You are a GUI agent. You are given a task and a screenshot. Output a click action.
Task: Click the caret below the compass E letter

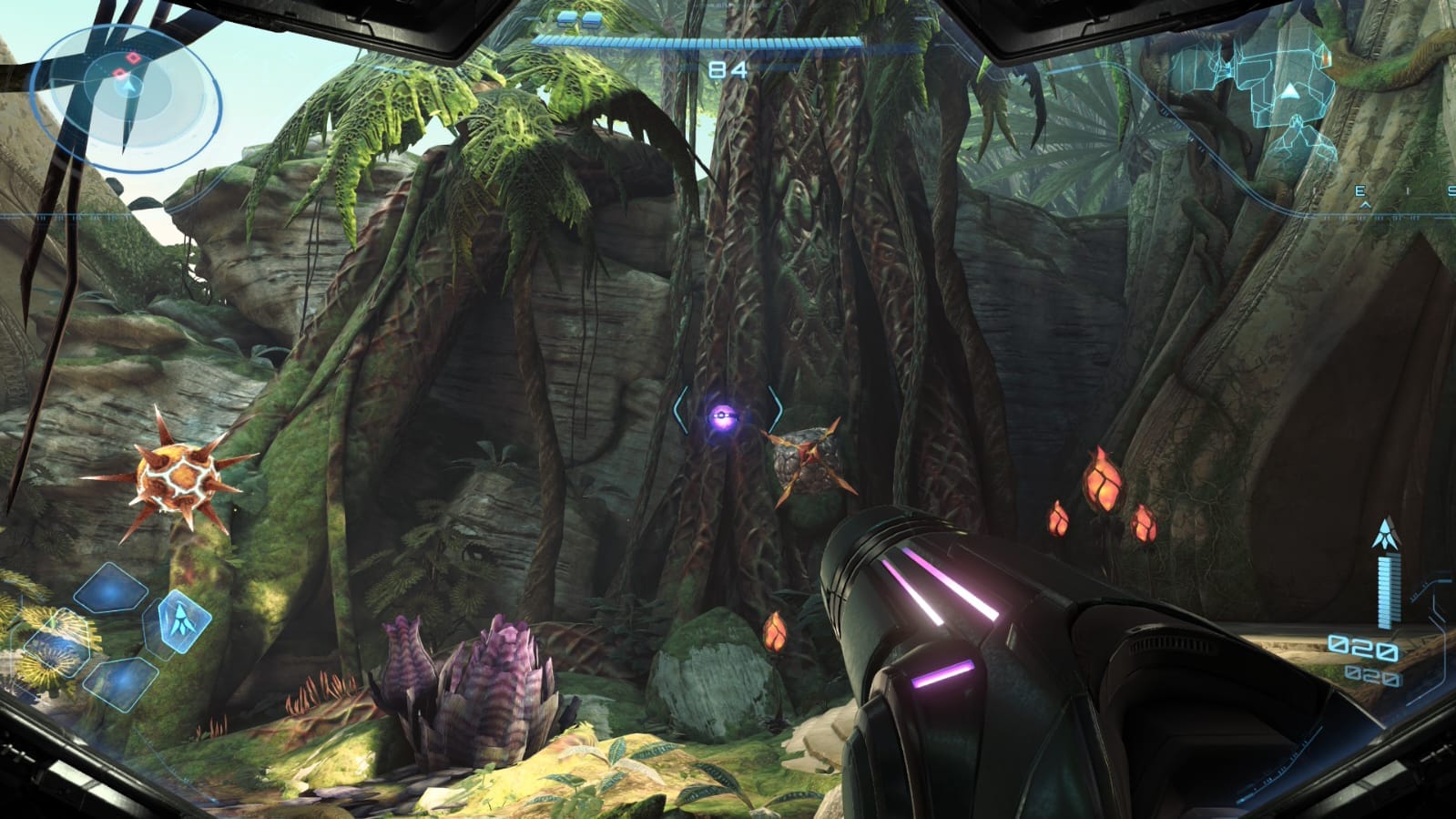point(1365,205)
